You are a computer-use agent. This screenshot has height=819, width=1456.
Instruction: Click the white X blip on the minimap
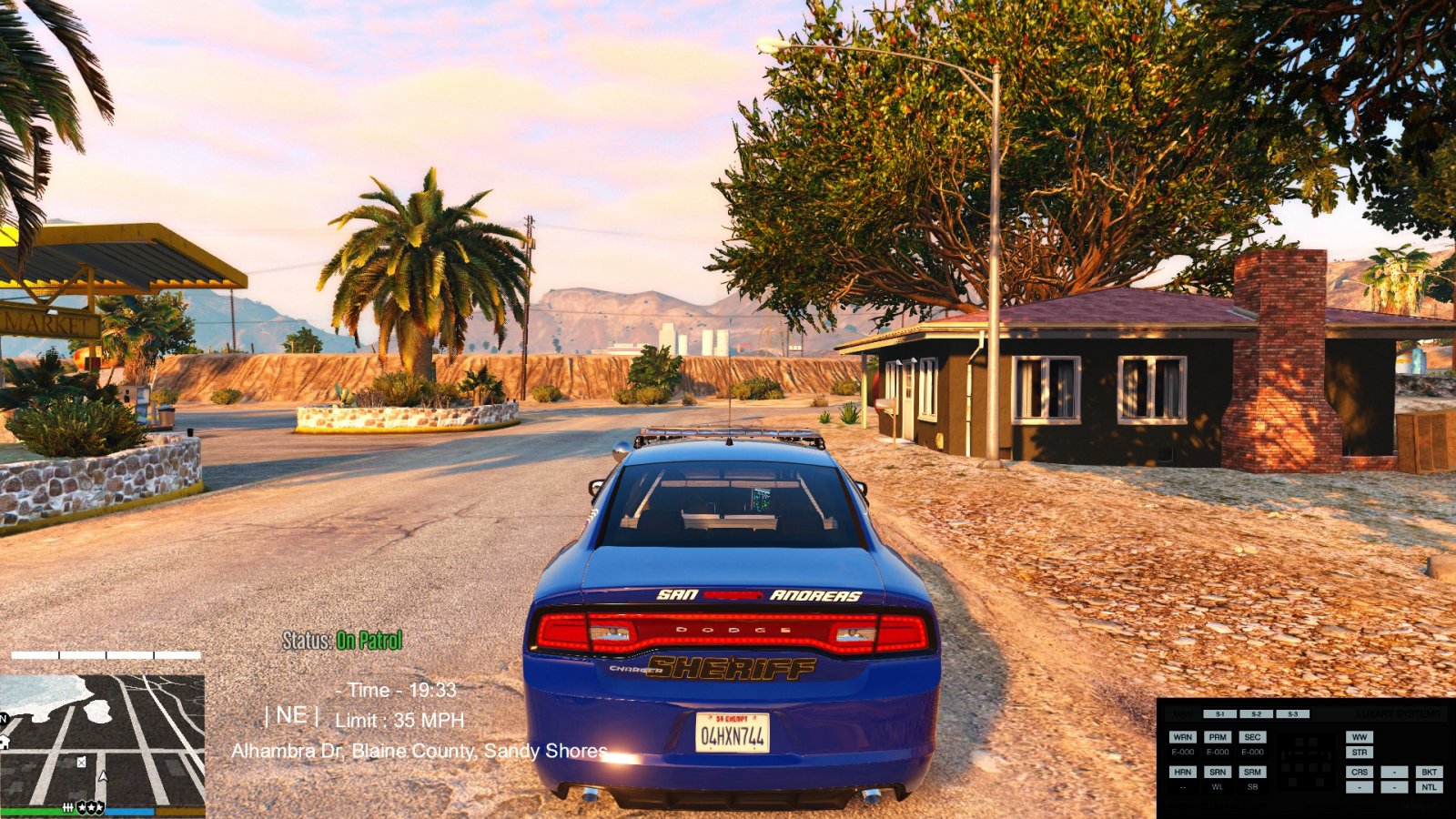81,762
